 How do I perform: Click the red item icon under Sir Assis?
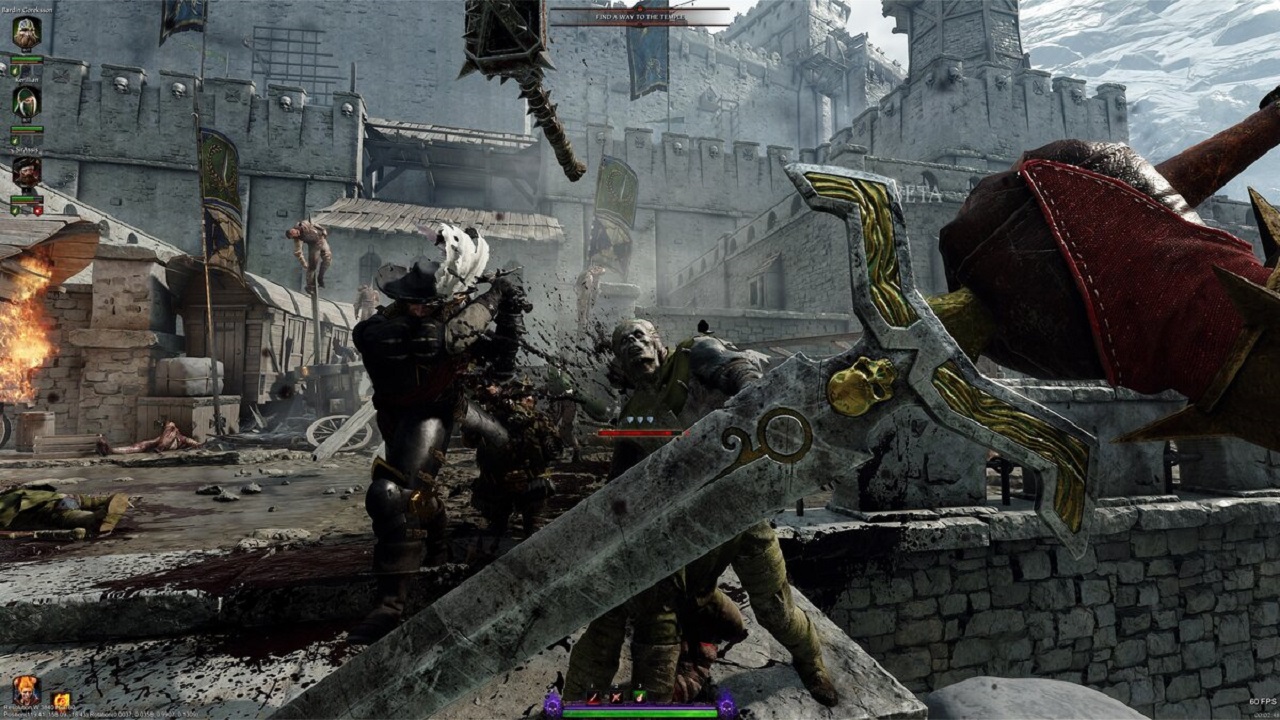(x=38, y=211)
